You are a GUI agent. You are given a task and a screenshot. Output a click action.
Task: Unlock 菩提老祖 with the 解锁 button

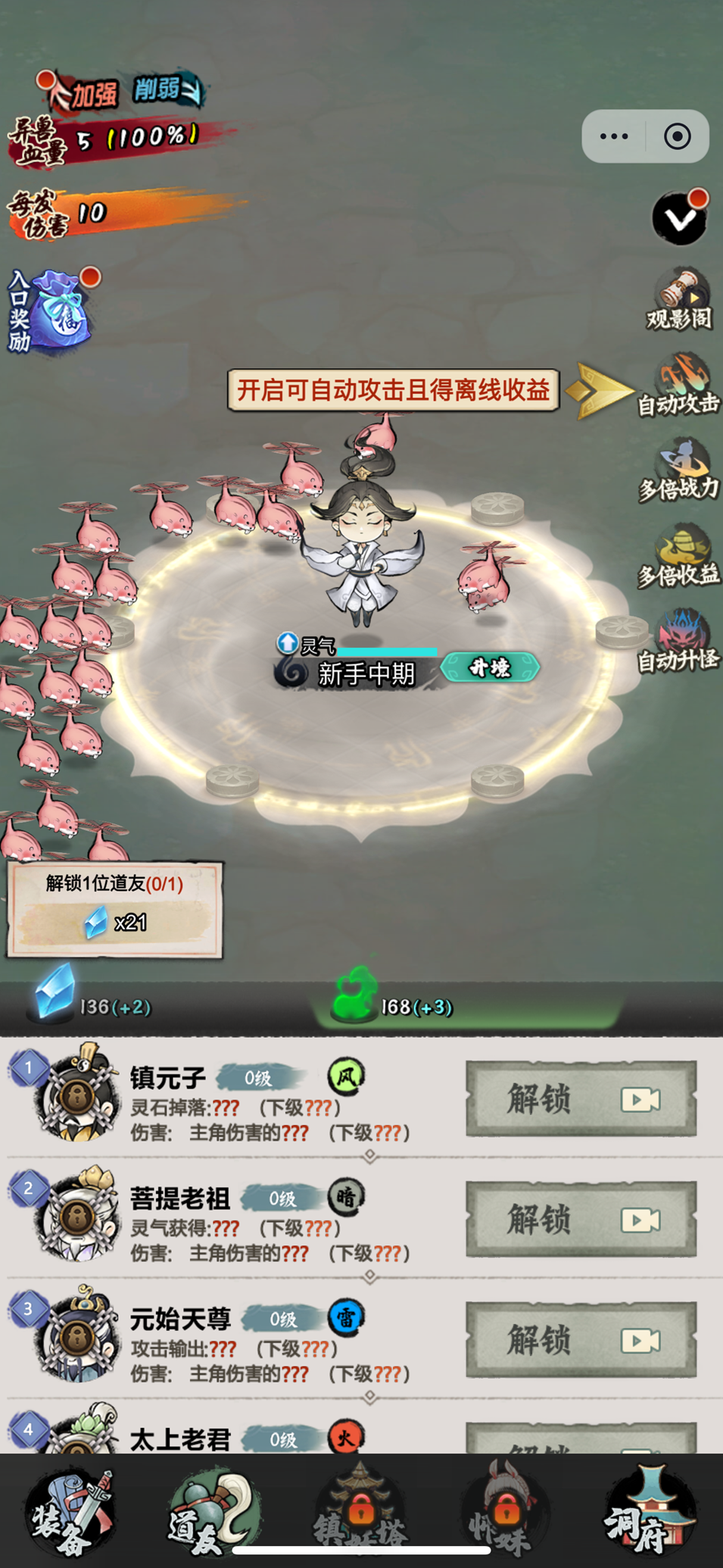pos(581,1219)
